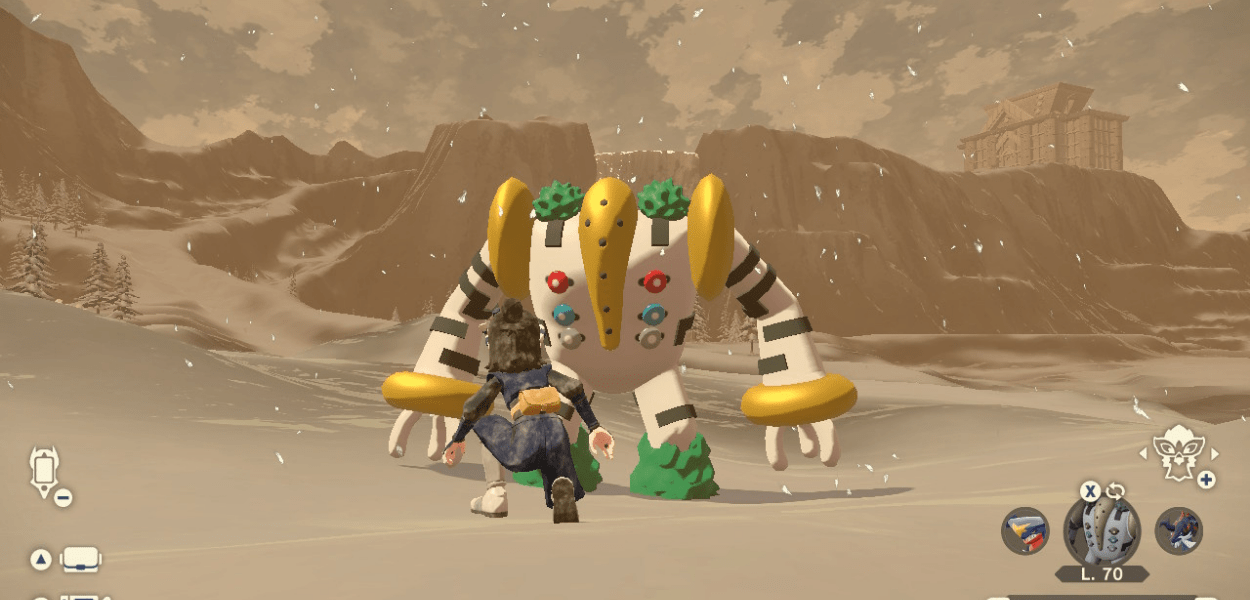Choose the Garchomp party slot
Screen dimensions: 1250x600
[x=1025, y=531]
